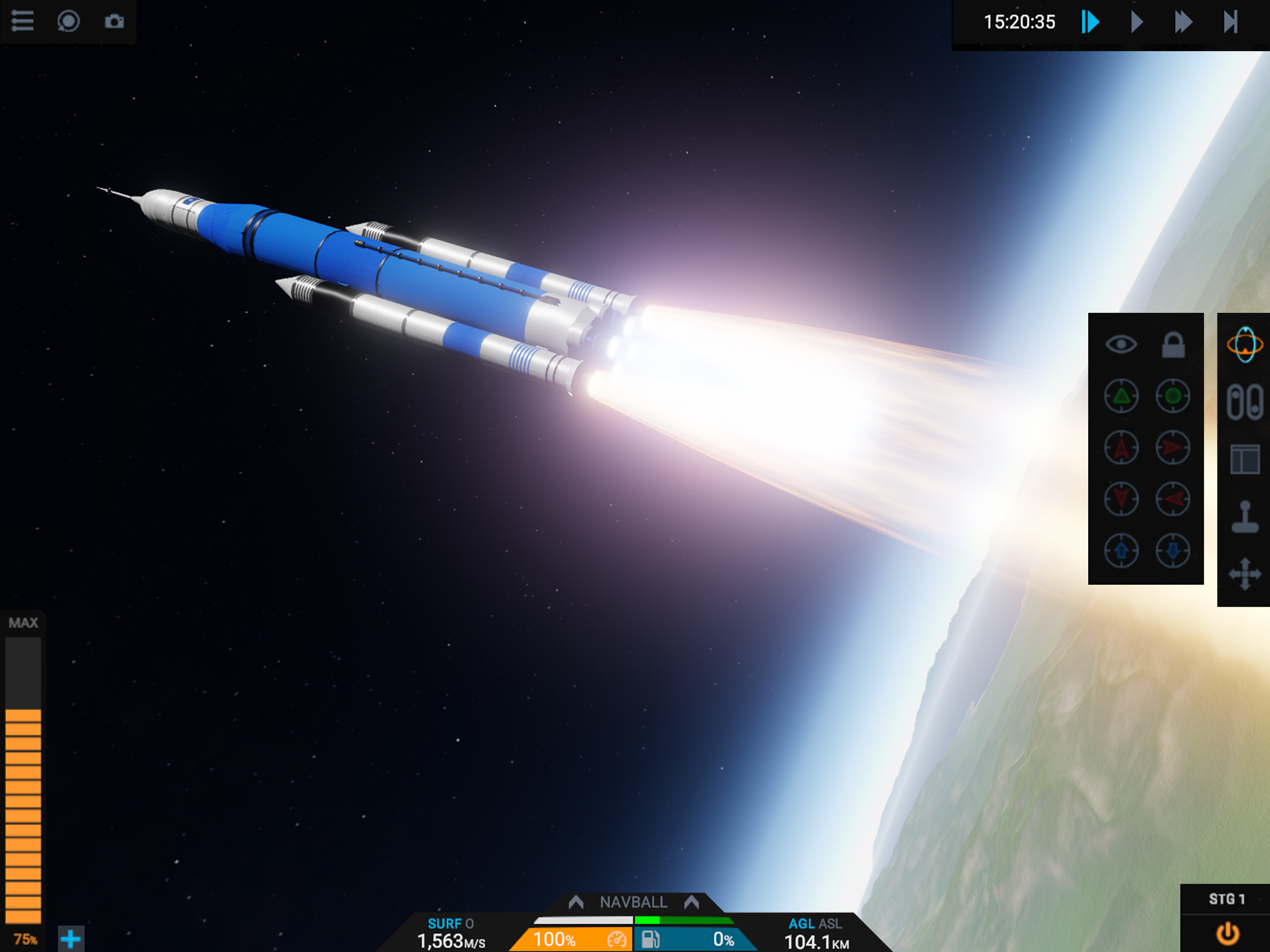The height and width of the screenshot is (952, 1270).
Task: Select the green circle target heading
Action: pos(1172,396)
